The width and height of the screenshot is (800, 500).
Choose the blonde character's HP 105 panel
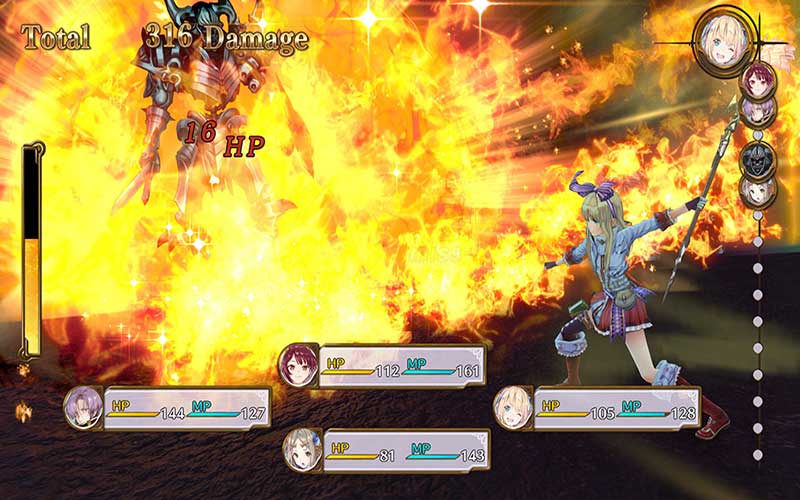[x=597, y=407]
